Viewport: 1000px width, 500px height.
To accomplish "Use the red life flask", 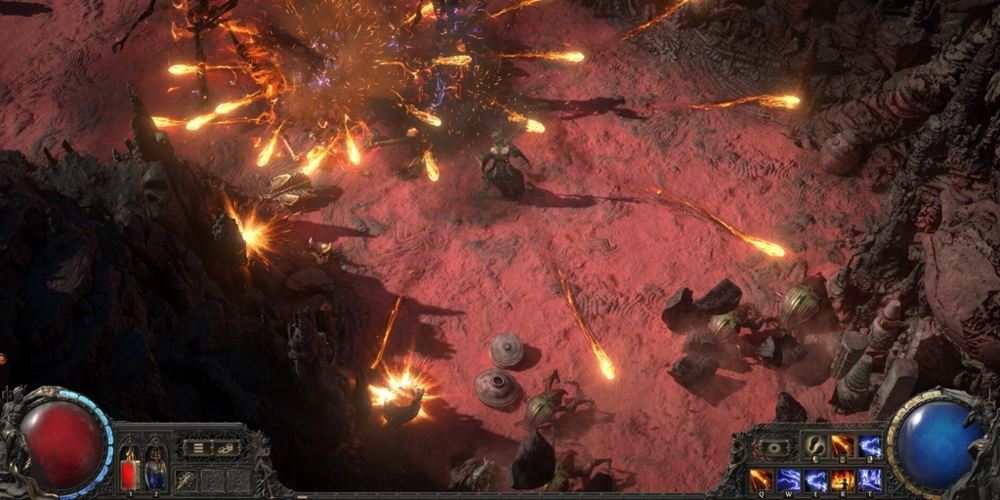I will point(129,468).
